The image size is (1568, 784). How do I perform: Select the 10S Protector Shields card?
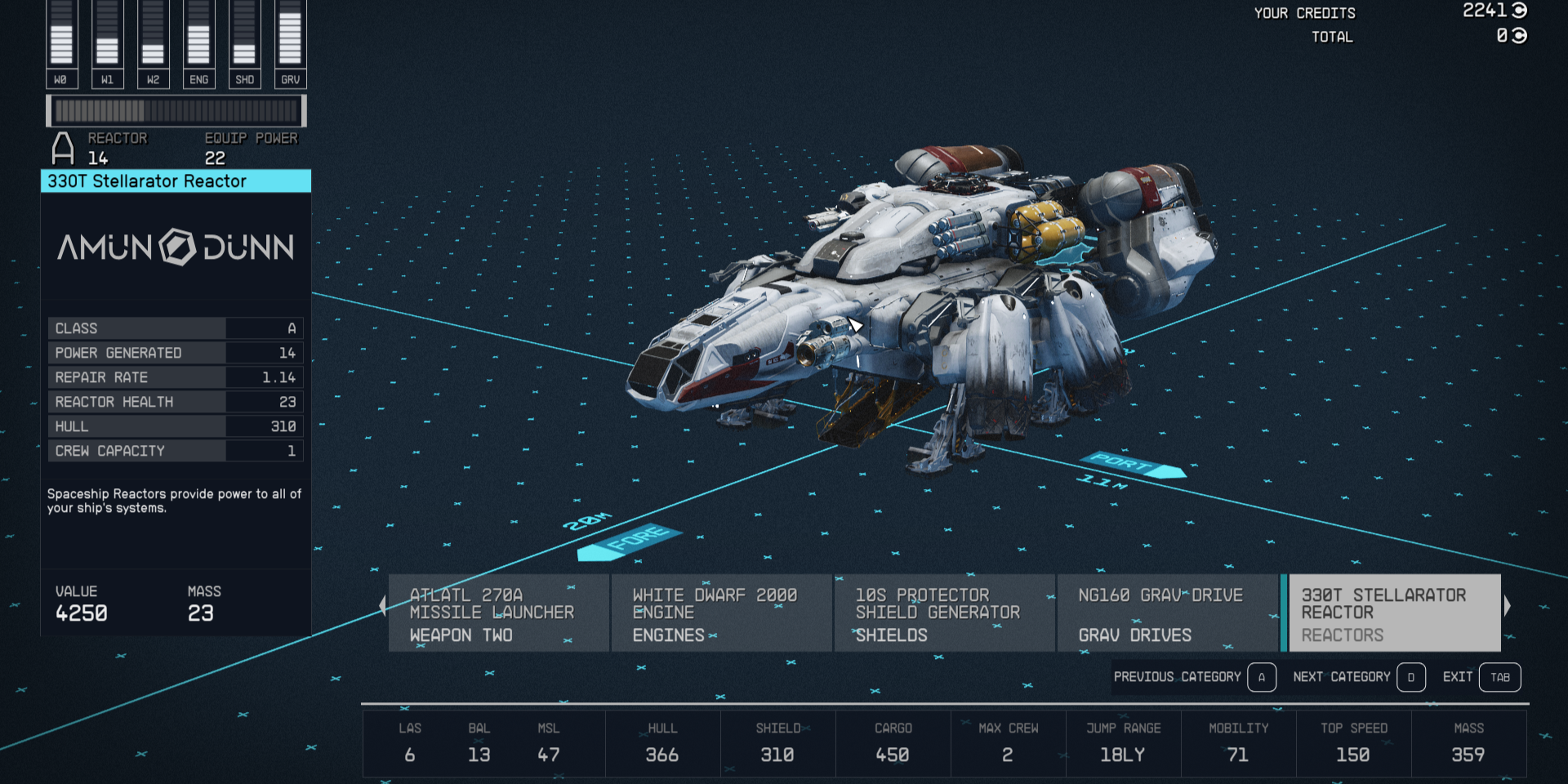click(x=944, y=612)
